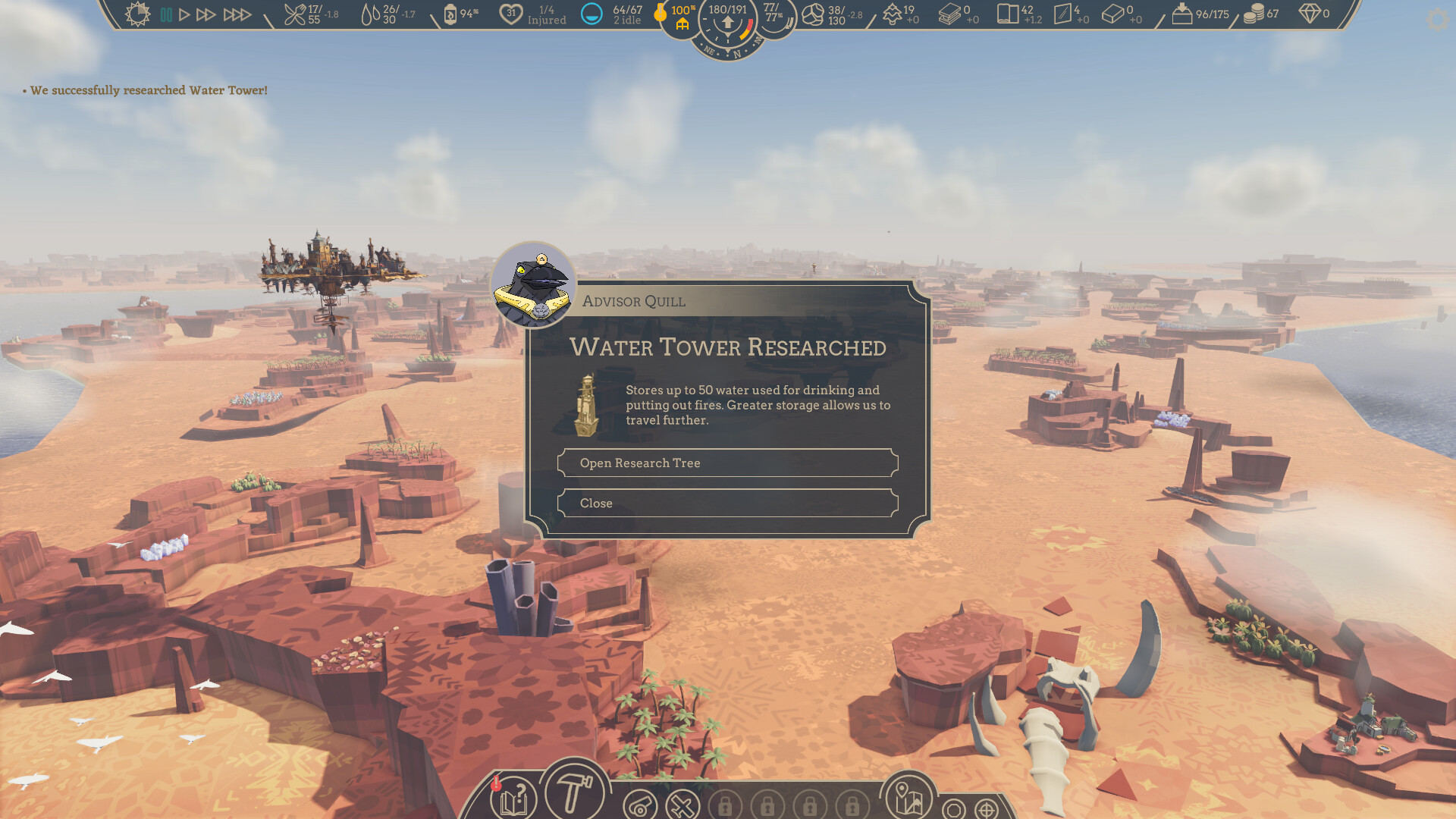Image resolution: width=1456 pixels, height=819 pixels.
Task: View the injured citizens heart icon
Action: coord(512,13)
